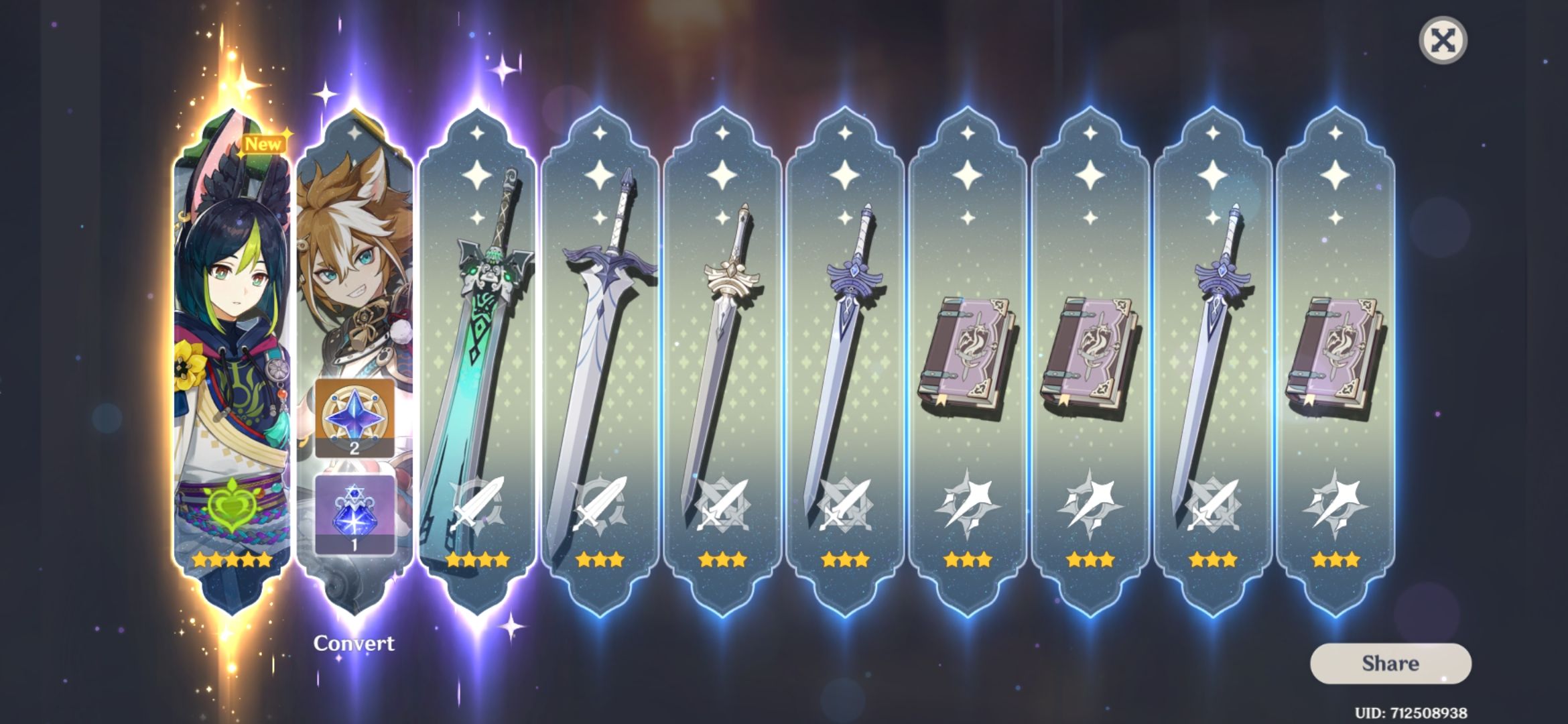Click the Masterless Stardust icon

click(x=355, y=515)
